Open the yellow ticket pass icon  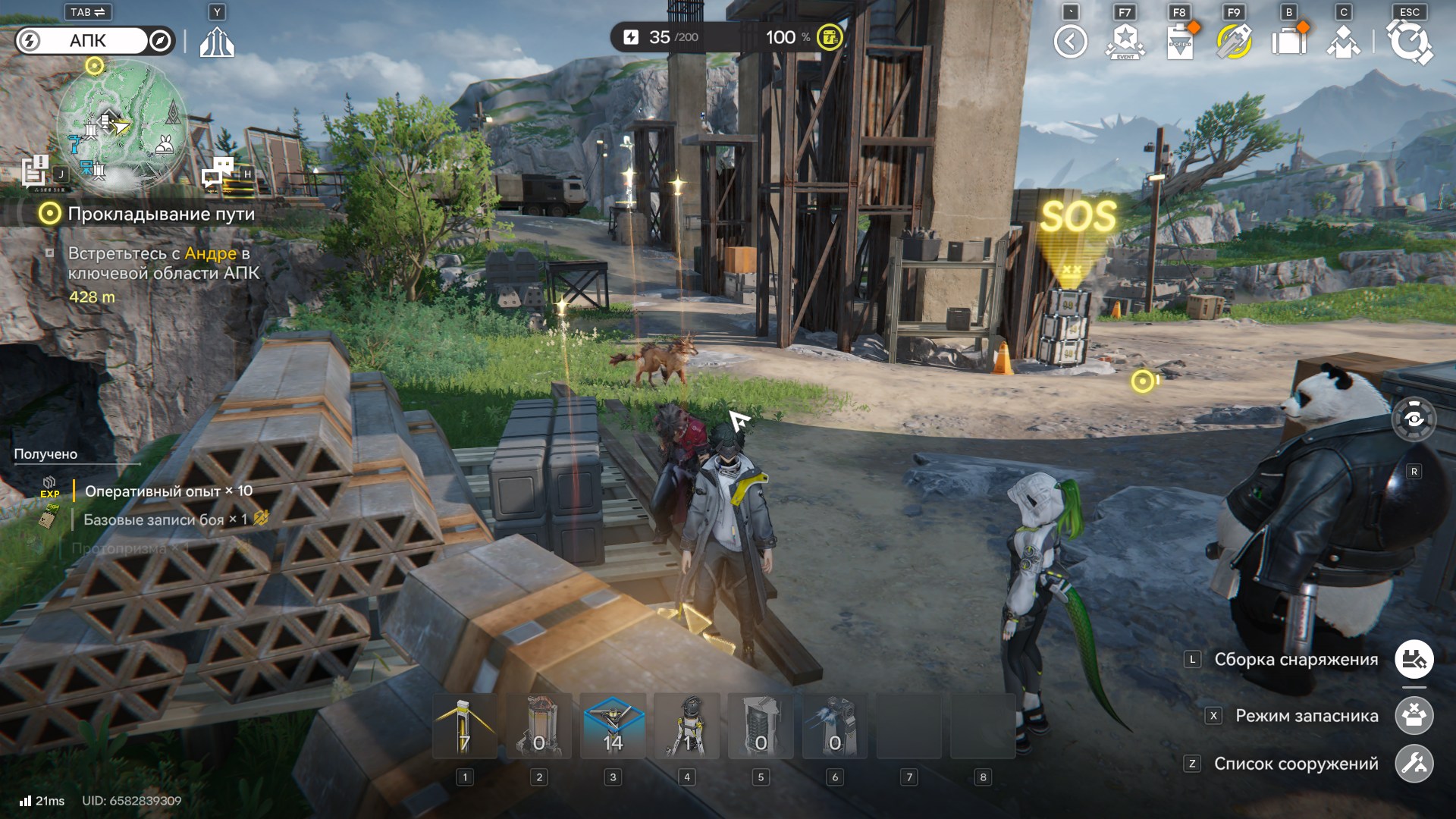coord(1234,42)
